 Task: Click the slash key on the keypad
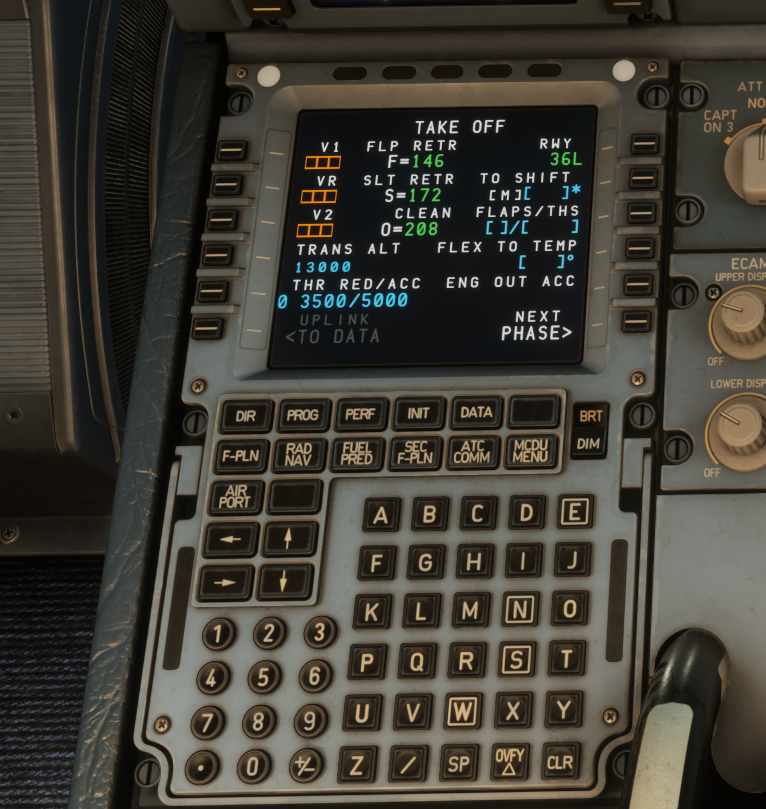[x=408, y=764]
